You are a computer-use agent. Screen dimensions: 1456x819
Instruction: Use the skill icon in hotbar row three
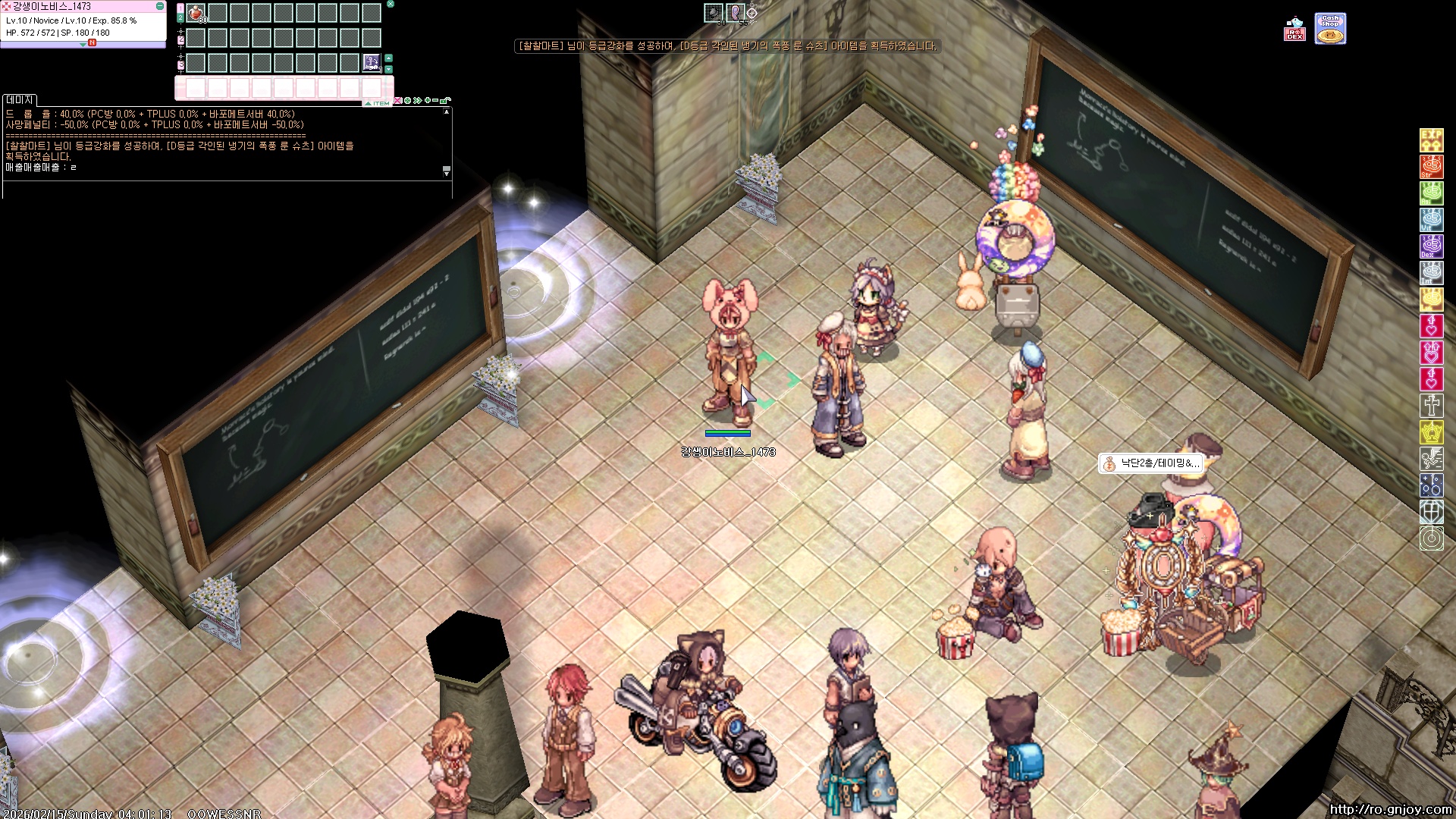click(x=371, y=62)
